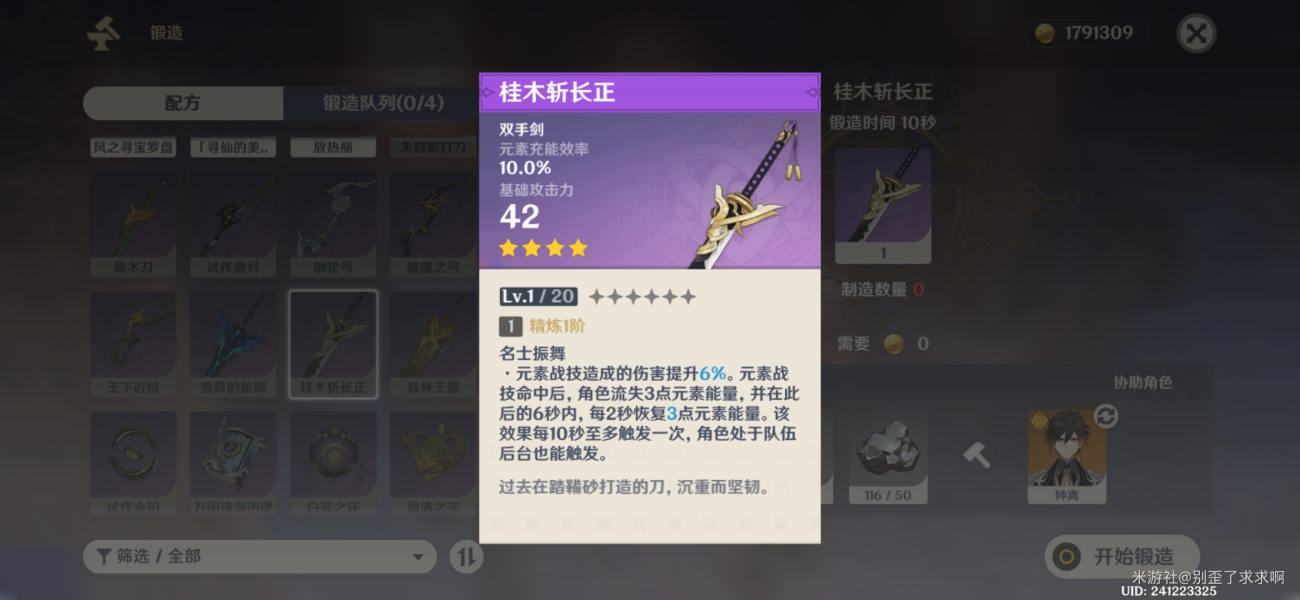Switch to the 配方 recipe tab

coord(183,103)
